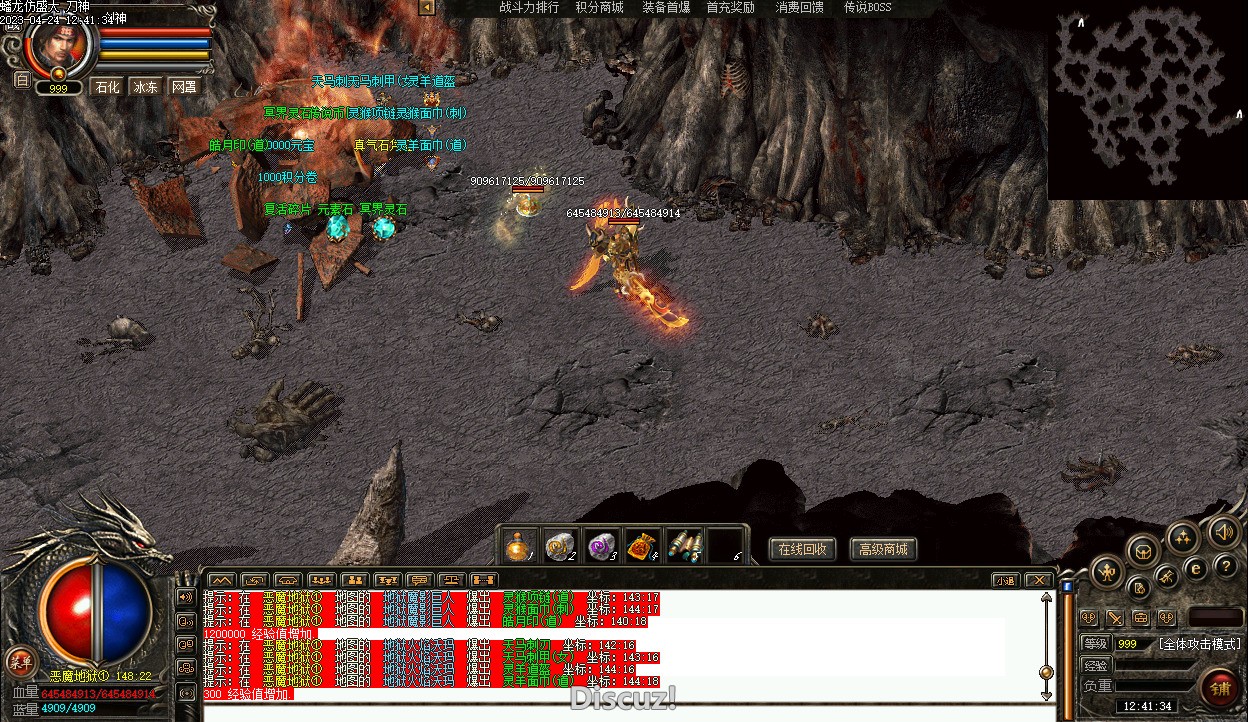Screen dimensions: 1248x722
Task: Open the 传说BOSS menu entry
Action: pyautogui.click(x=867, y=7)
